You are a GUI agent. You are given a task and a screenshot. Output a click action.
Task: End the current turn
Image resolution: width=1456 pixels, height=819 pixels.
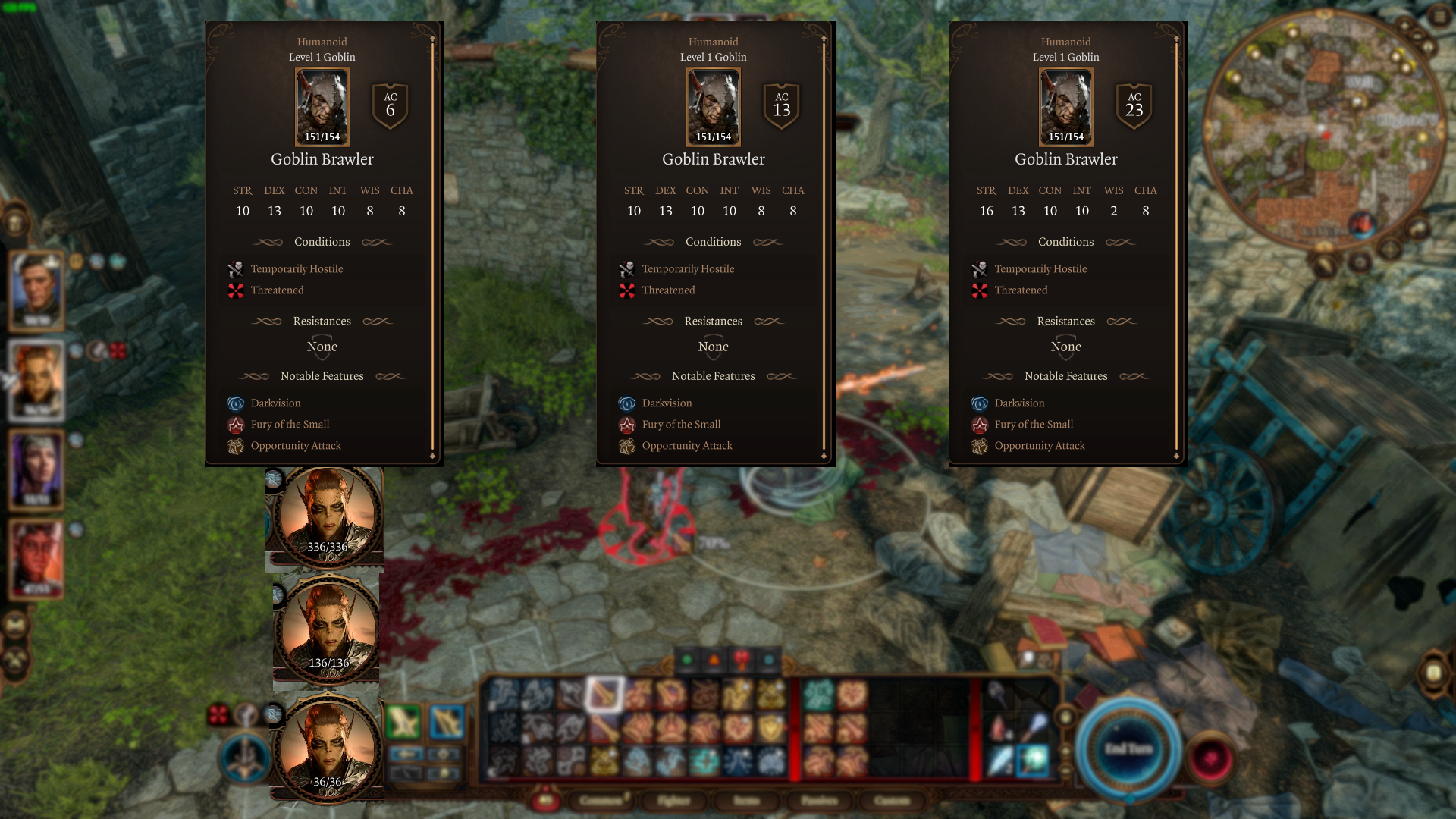point(1128,749)
